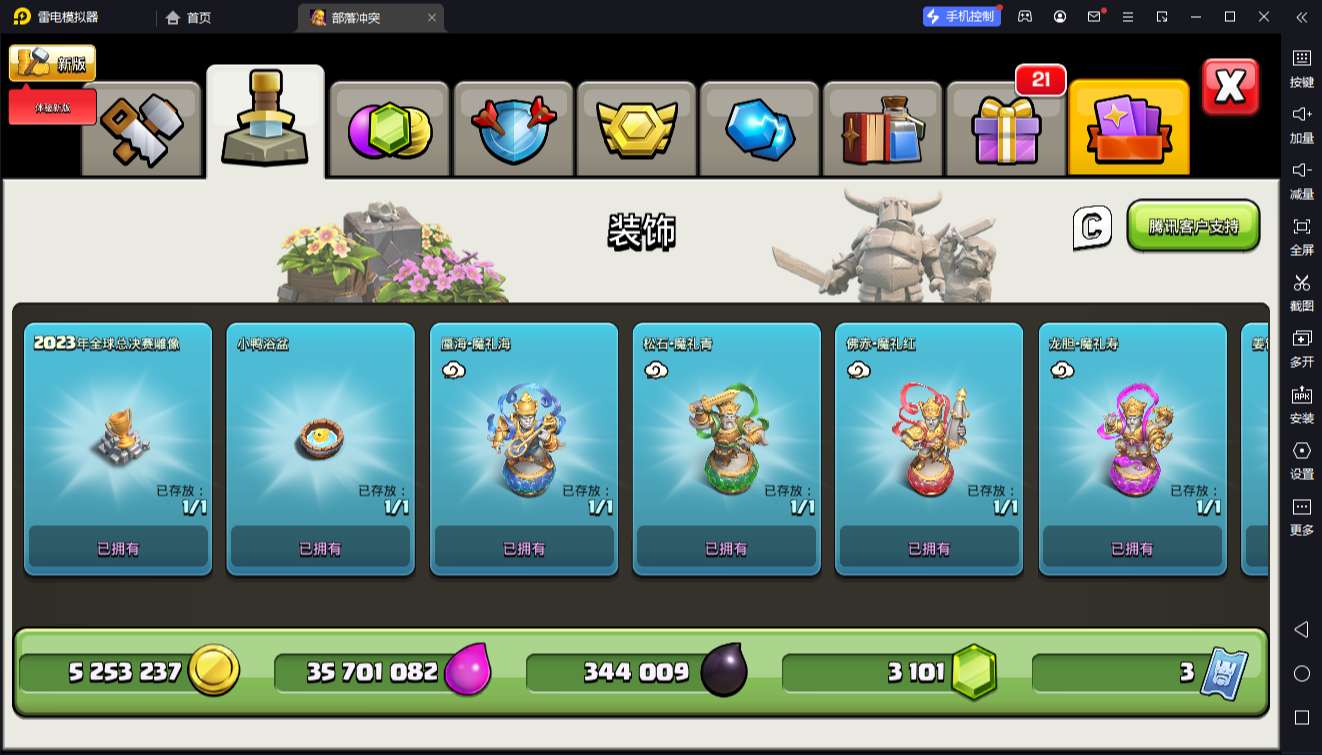Click the 新版 hammer button

53,63
